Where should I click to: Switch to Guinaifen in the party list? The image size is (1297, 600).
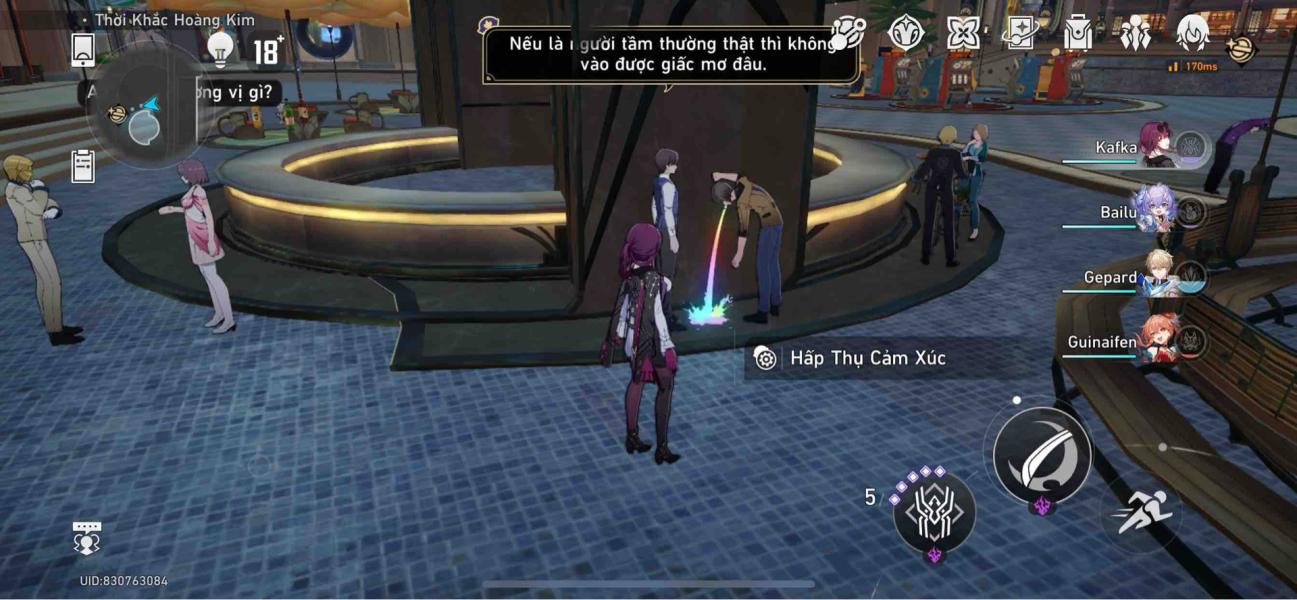tap(1158, 342)
